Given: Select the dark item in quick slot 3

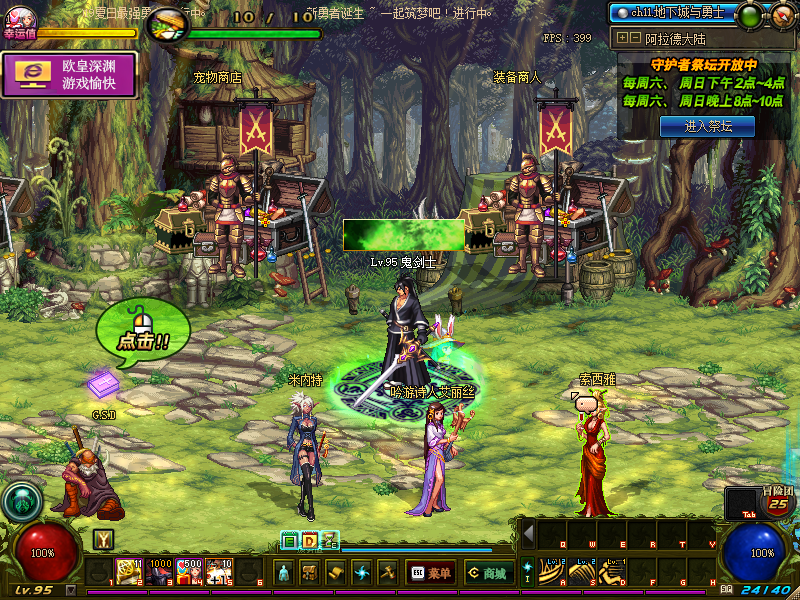Looking at the screenshot, I should (x=159, y=571).
